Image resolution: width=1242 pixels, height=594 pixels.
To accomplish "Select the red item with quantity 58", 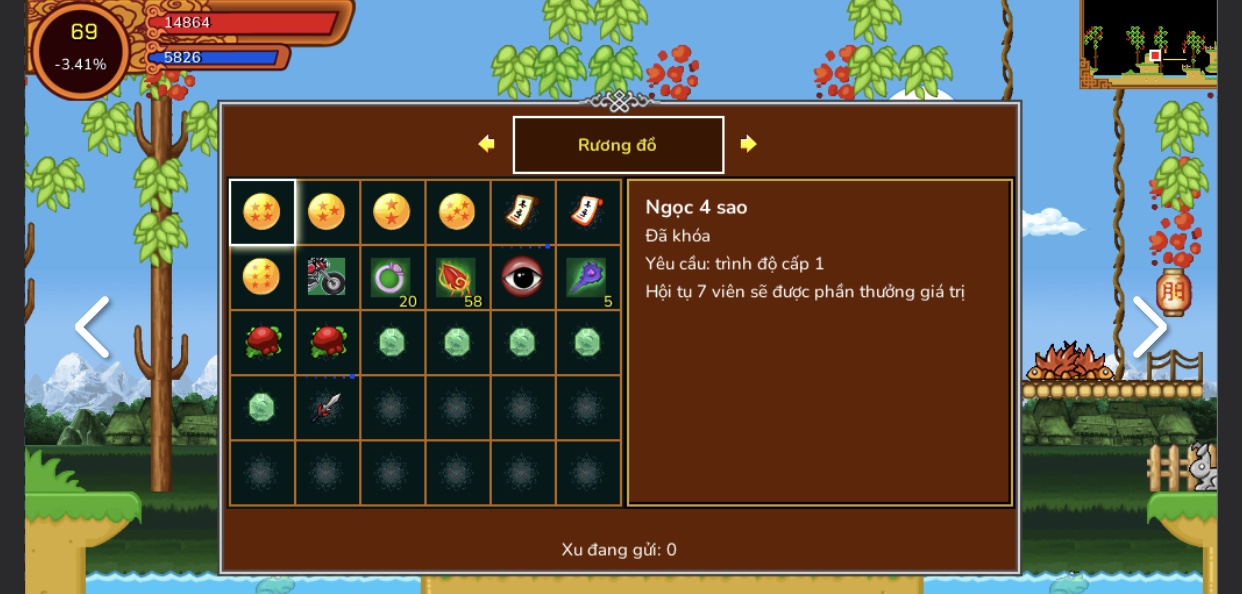I will (457, 277).
